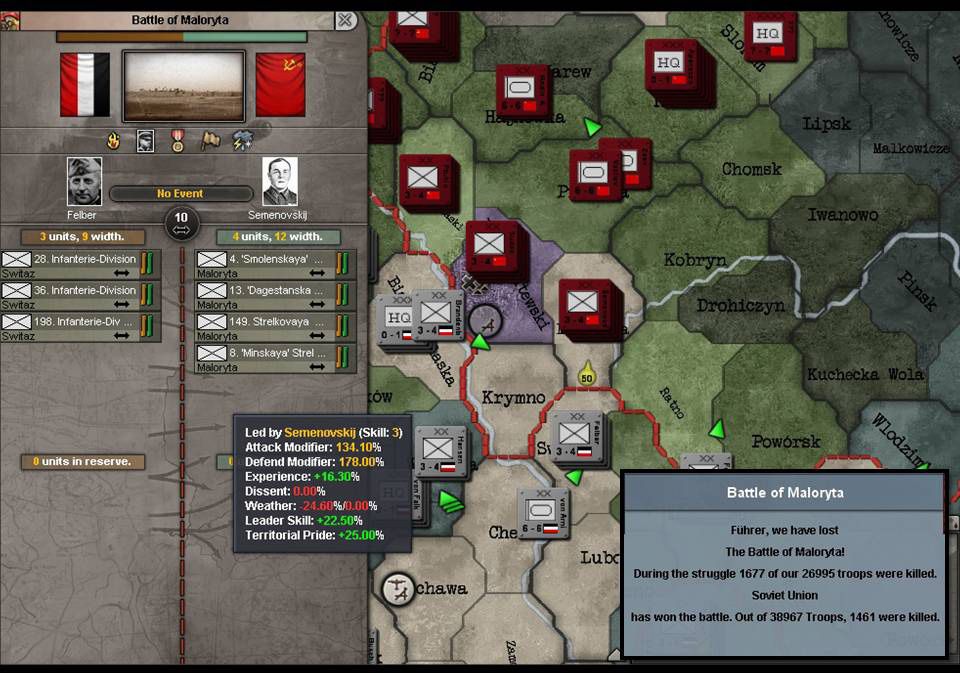Click the waving flag modifier icon
960x673 pixels.
pos(210,141)
